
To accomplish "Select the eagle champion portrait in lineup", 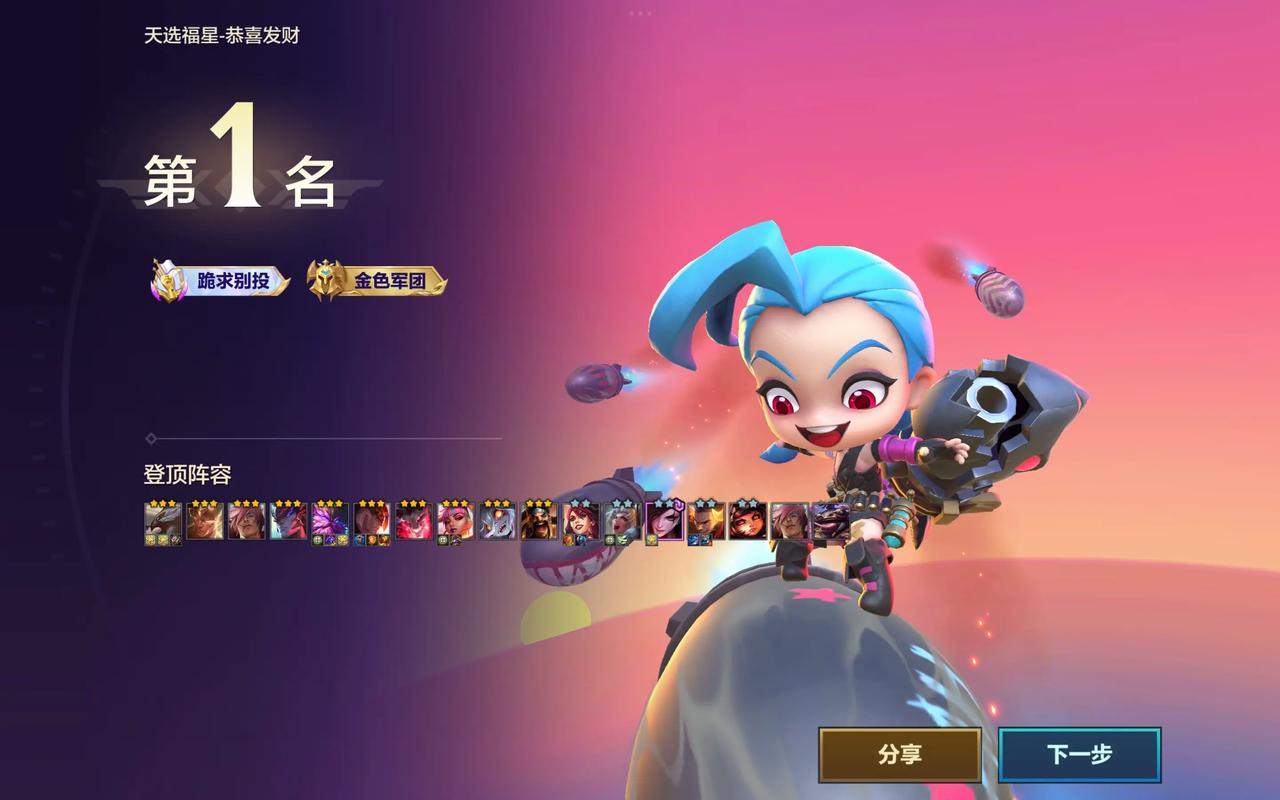I will click(162, 521).
